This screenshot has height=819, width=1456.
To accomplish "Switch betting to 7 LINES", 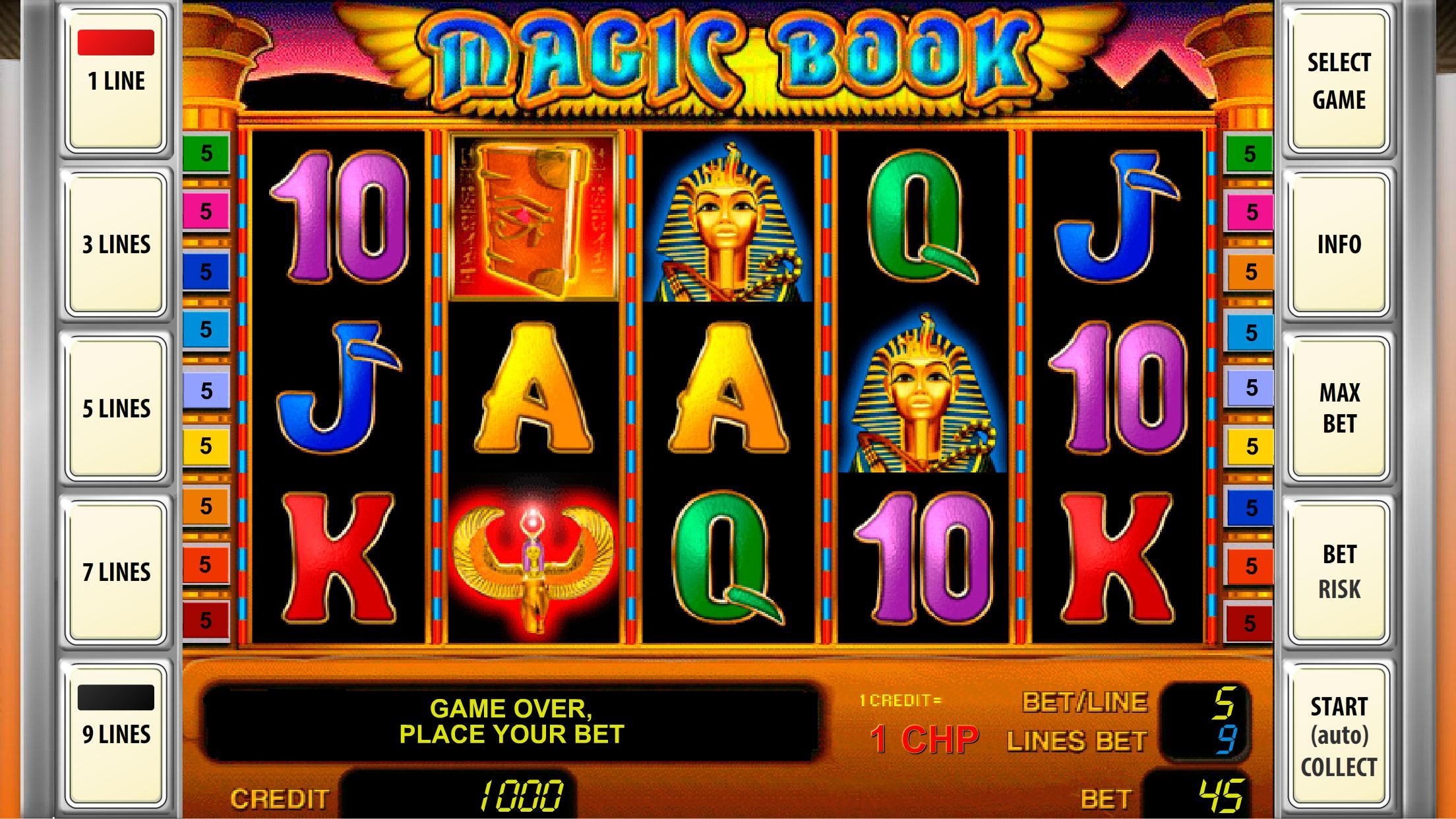I will point(115,570).
